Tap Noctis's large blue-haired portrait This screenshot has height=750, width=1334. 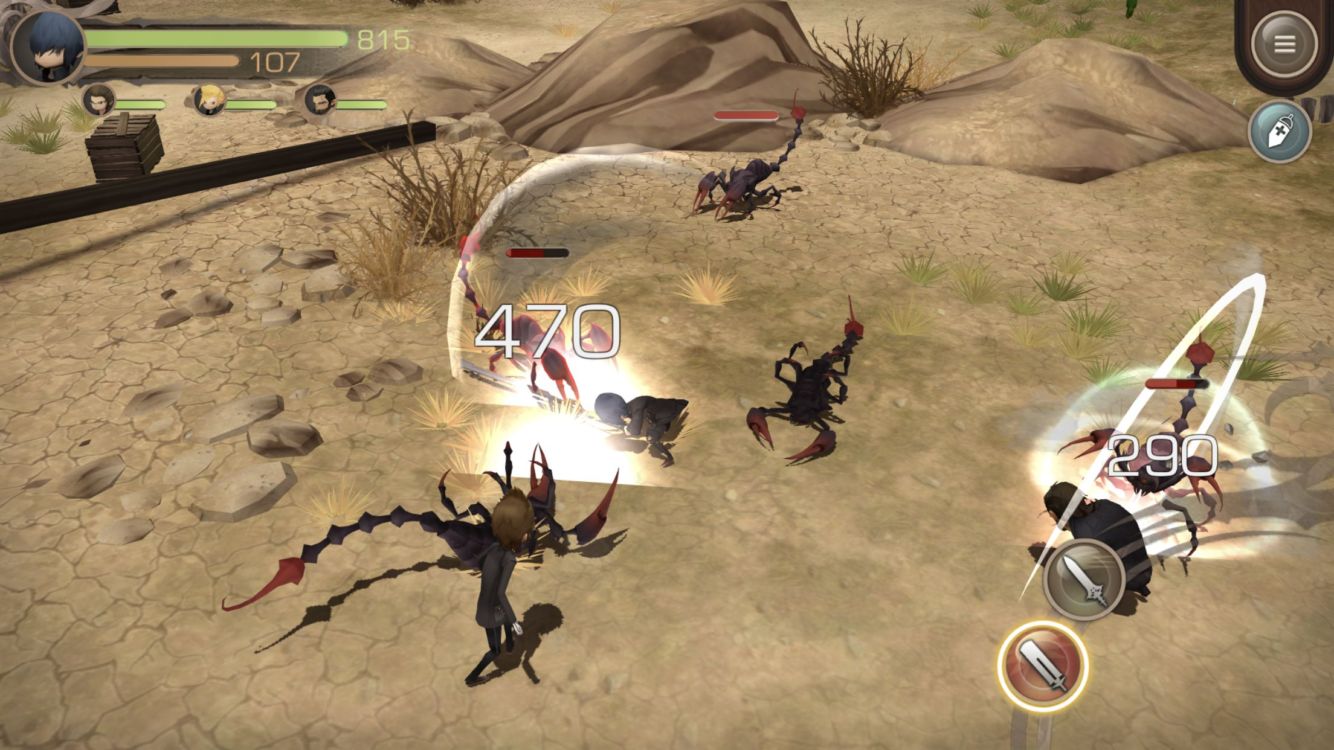pyautogui.click(x=47, y=47)
